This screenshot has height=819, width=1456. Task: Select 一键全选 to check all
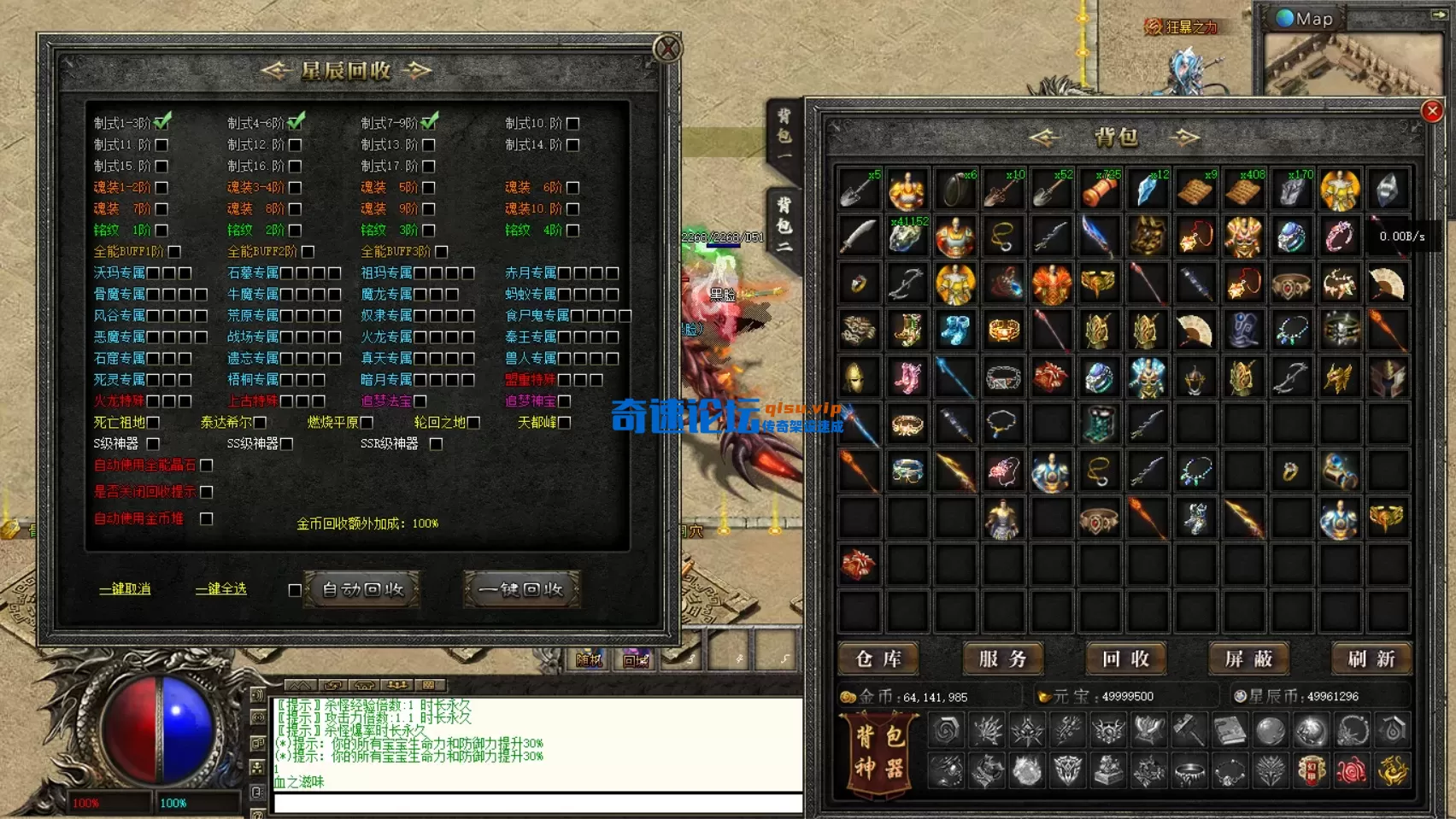(221, 589)
